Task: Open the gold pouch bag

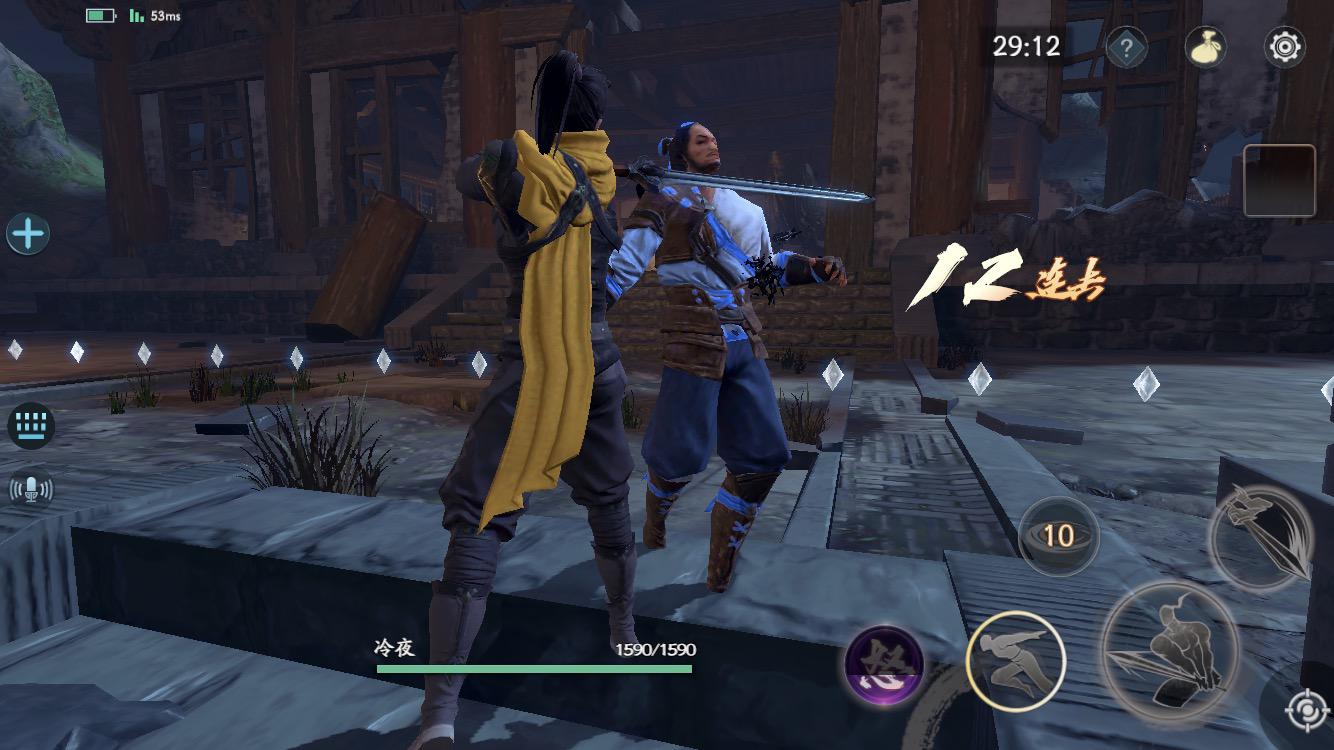Action: 1206,47
